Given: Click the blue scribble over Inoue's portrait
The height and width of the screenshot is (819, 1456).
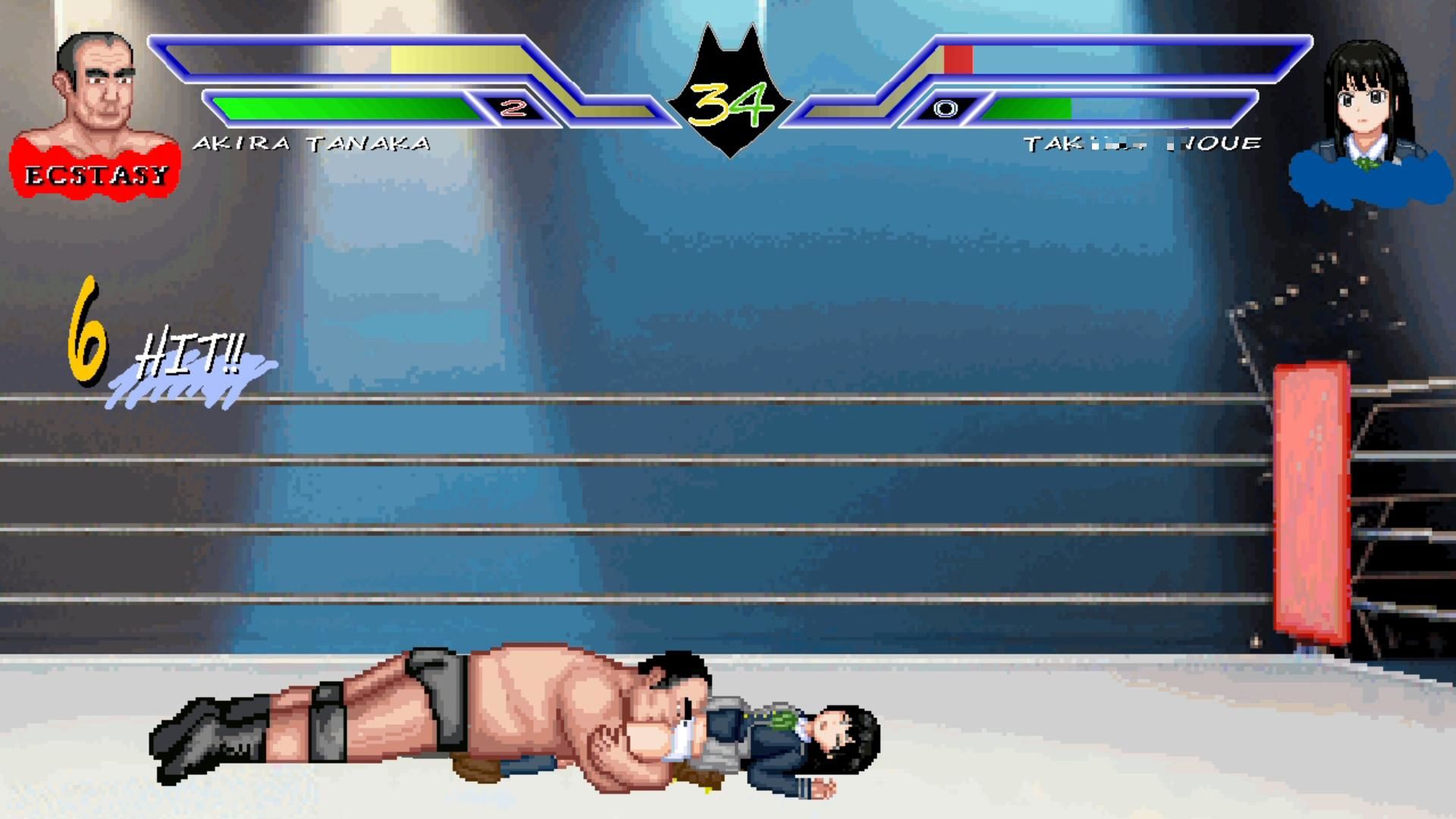Looking at the screenshot, I should click(1365, 178).
